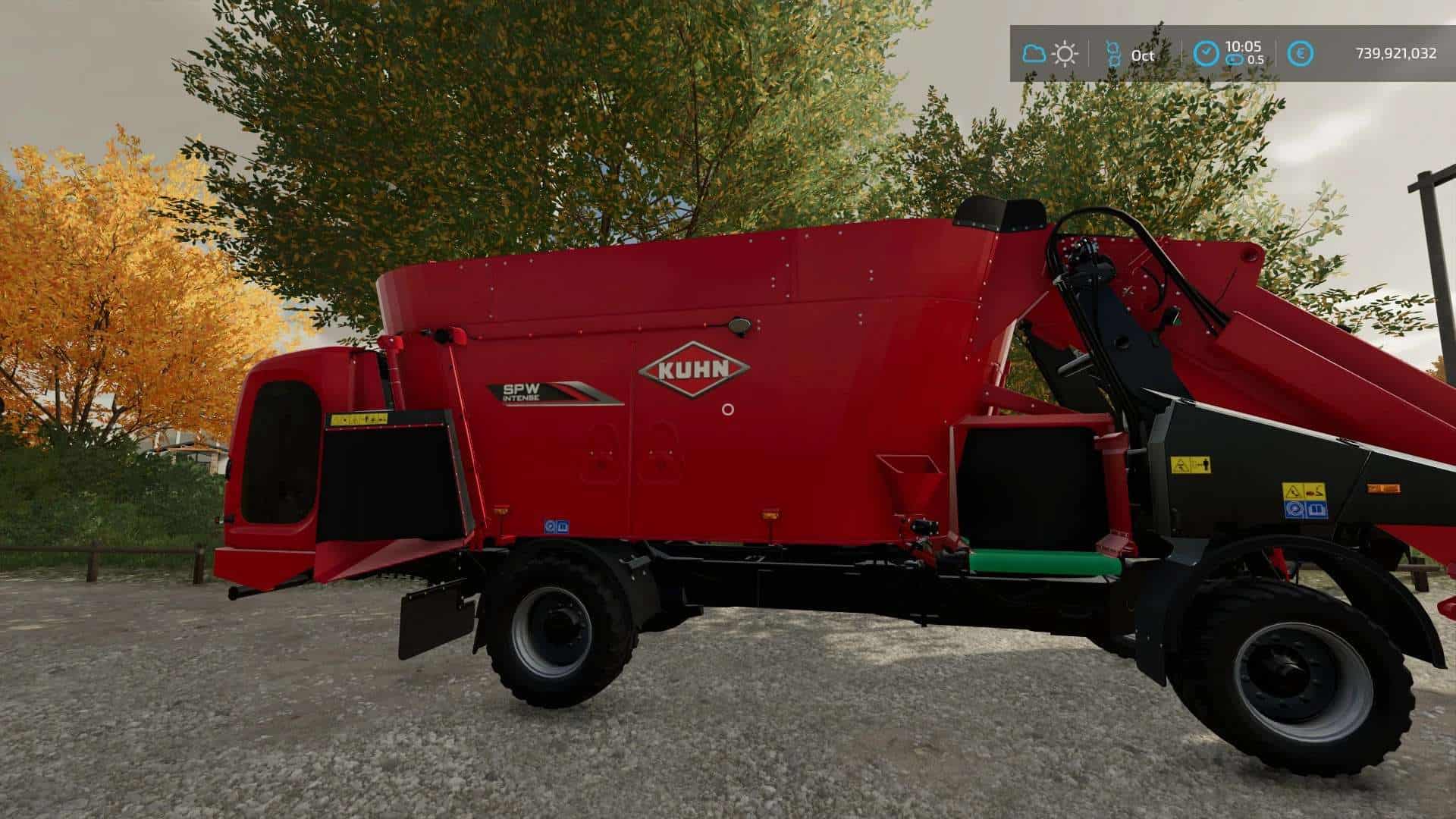This screenshot has height=819, width=1456.
Task: Select the Oct month label
Action: [x=1143, y=55]
